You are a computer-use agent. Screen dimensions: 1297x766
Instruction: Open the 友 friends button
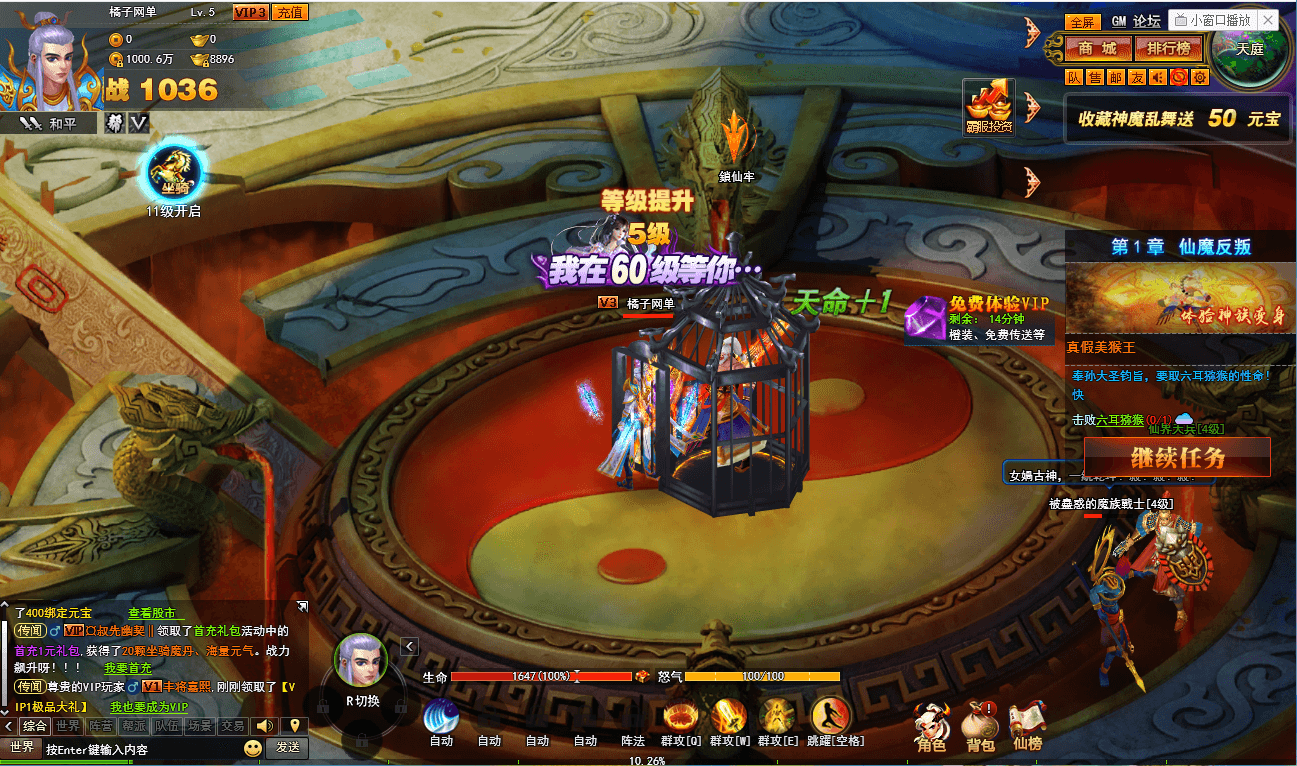(1137, 77)
